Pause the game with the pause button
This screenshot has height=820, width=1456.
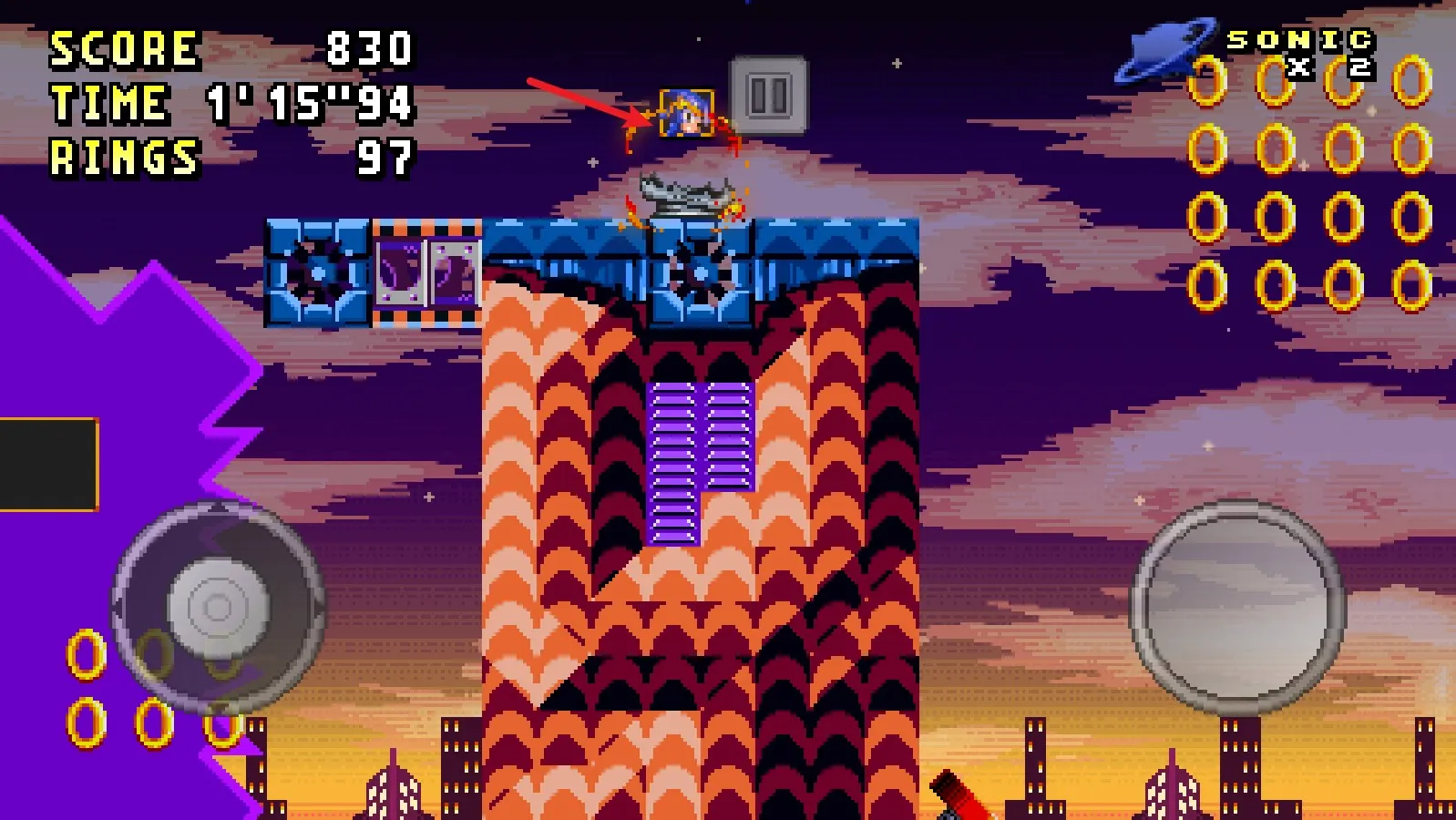[x=768, y=95]
